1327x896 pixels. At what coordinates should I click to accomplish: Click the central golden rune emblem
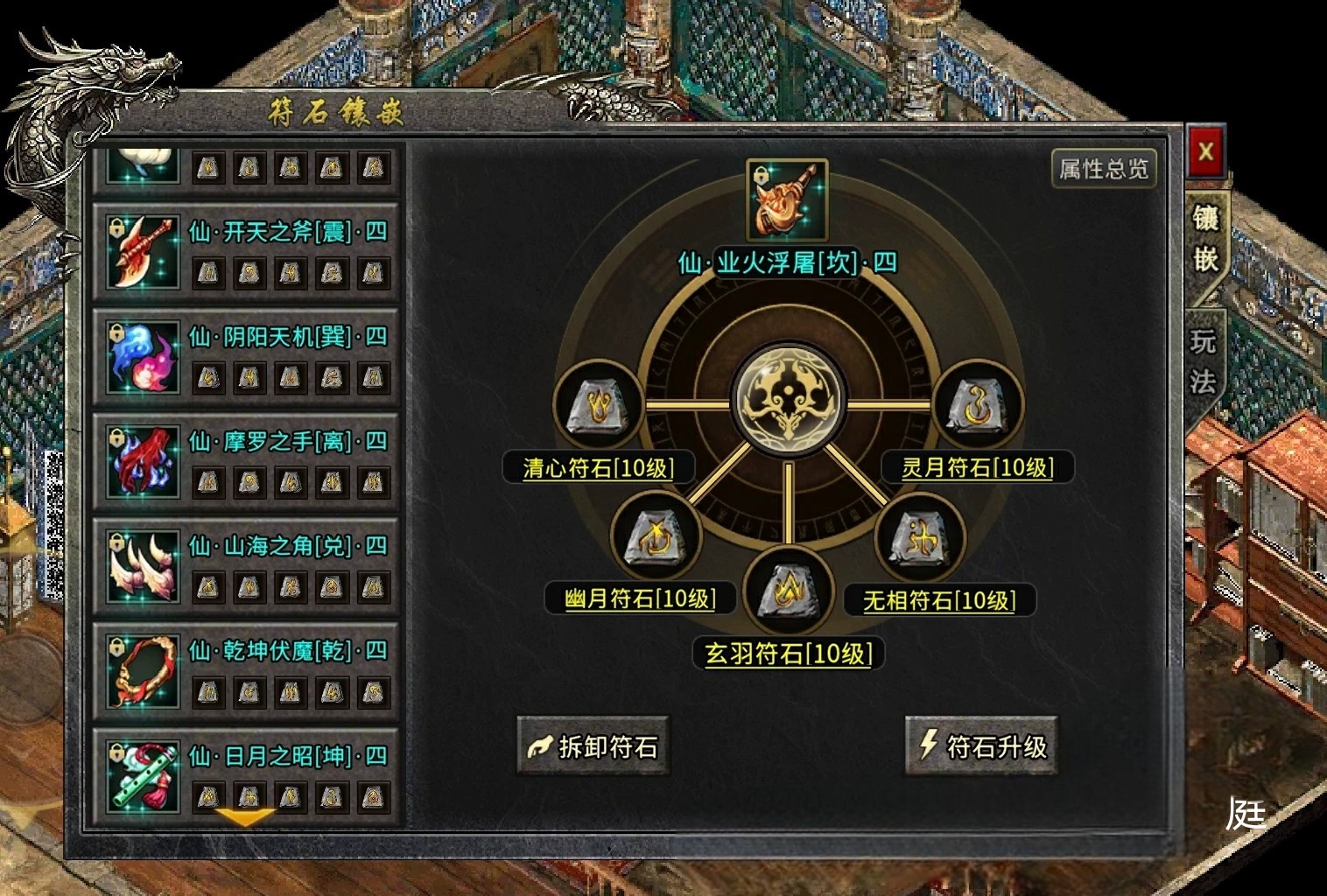coord(788,402)
